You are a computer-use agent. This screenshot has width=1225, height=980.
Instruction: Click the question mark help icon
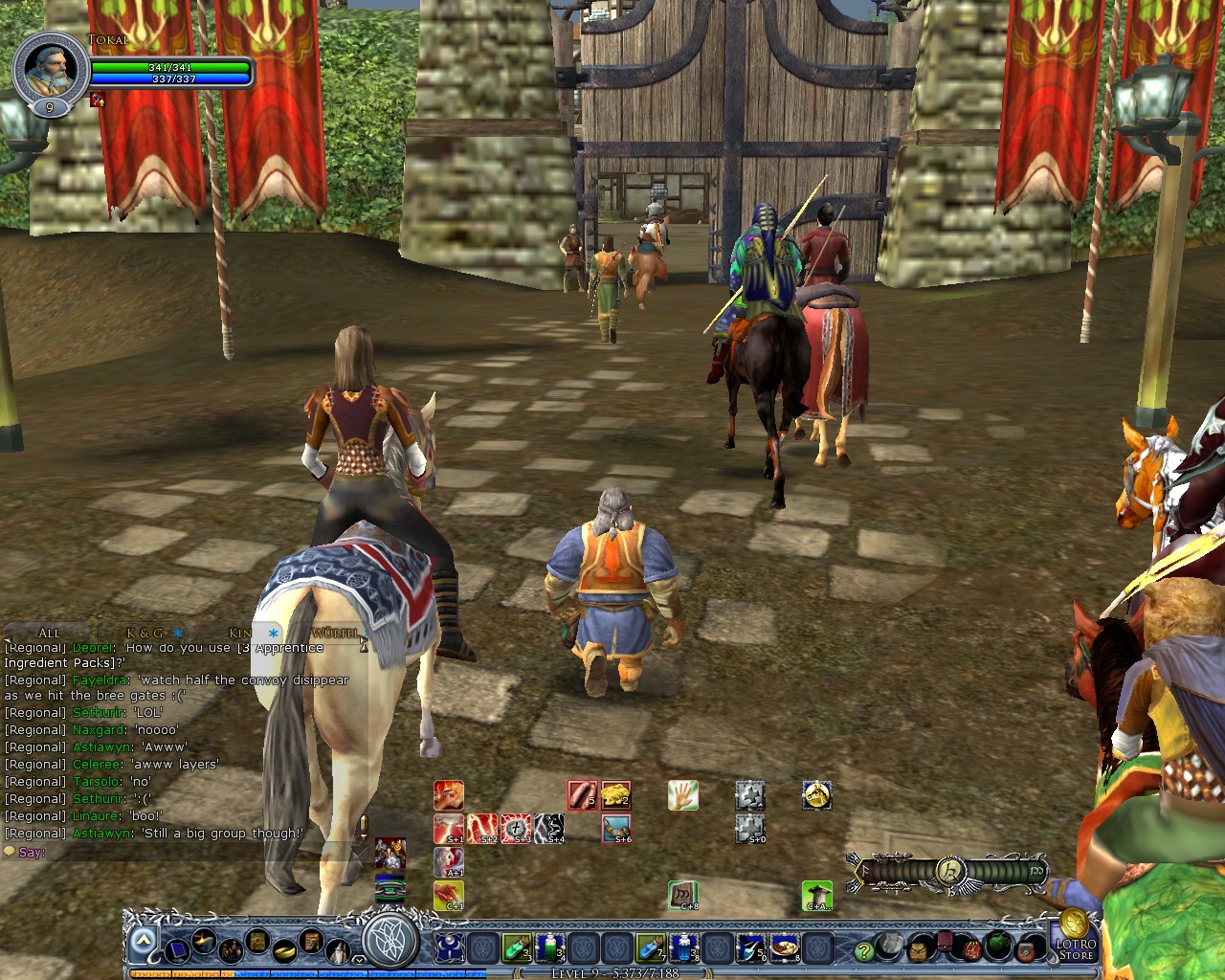coord(864,950)
